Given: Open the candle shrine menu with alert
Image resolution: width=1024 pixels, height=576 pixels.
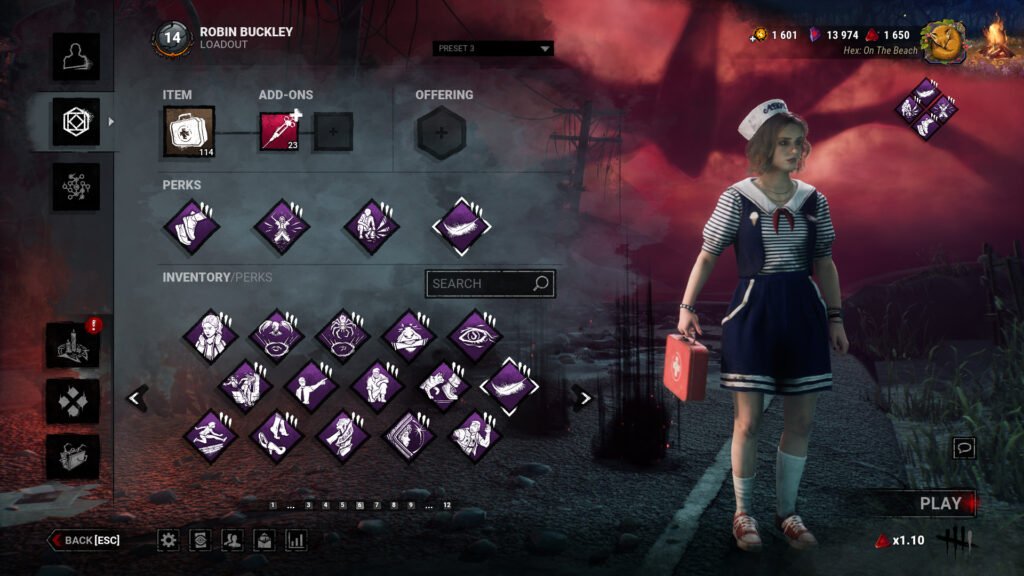Looking at the screenshot, I should [x=73, y=345].
